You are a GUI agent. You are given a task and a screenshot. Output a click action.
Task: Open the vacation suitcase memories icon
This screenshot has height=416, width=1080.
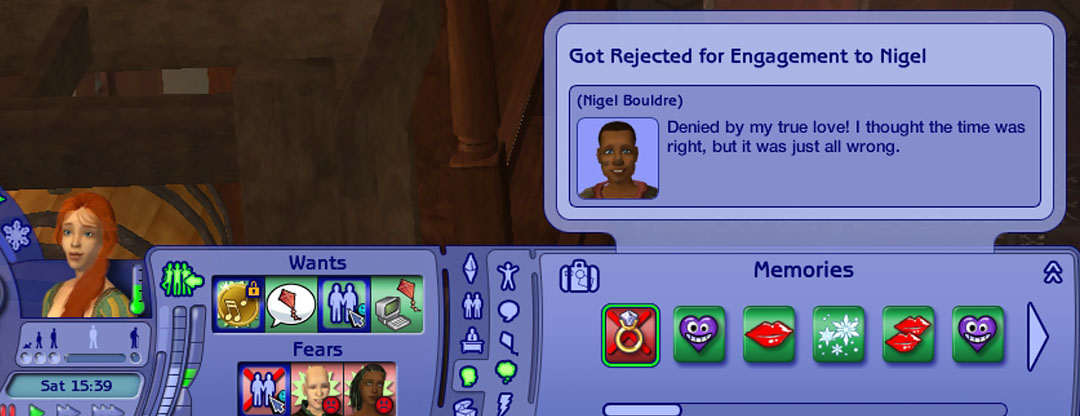tap(579, 277)
